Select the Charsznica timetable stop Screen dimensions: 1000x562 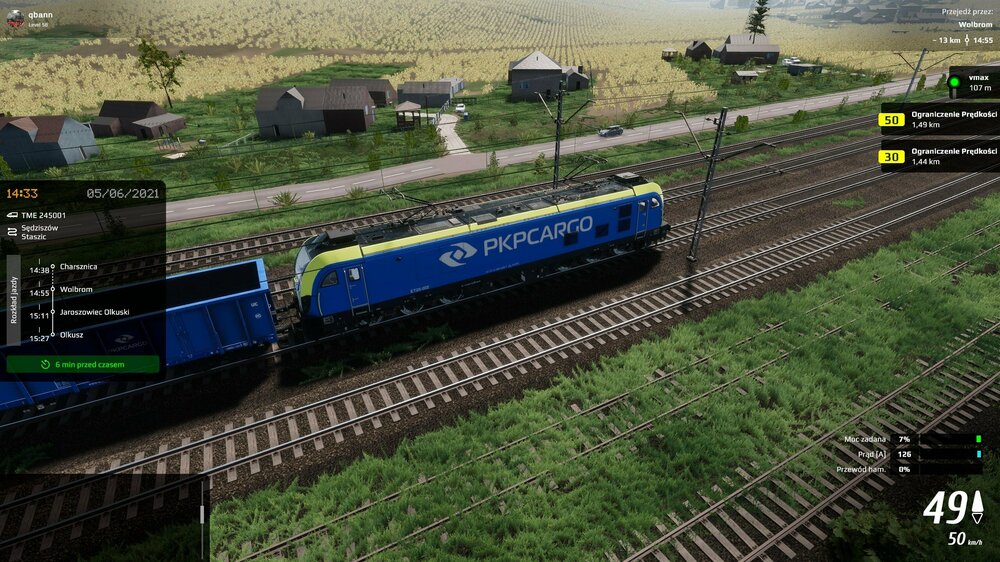click(x=78, y=267)
